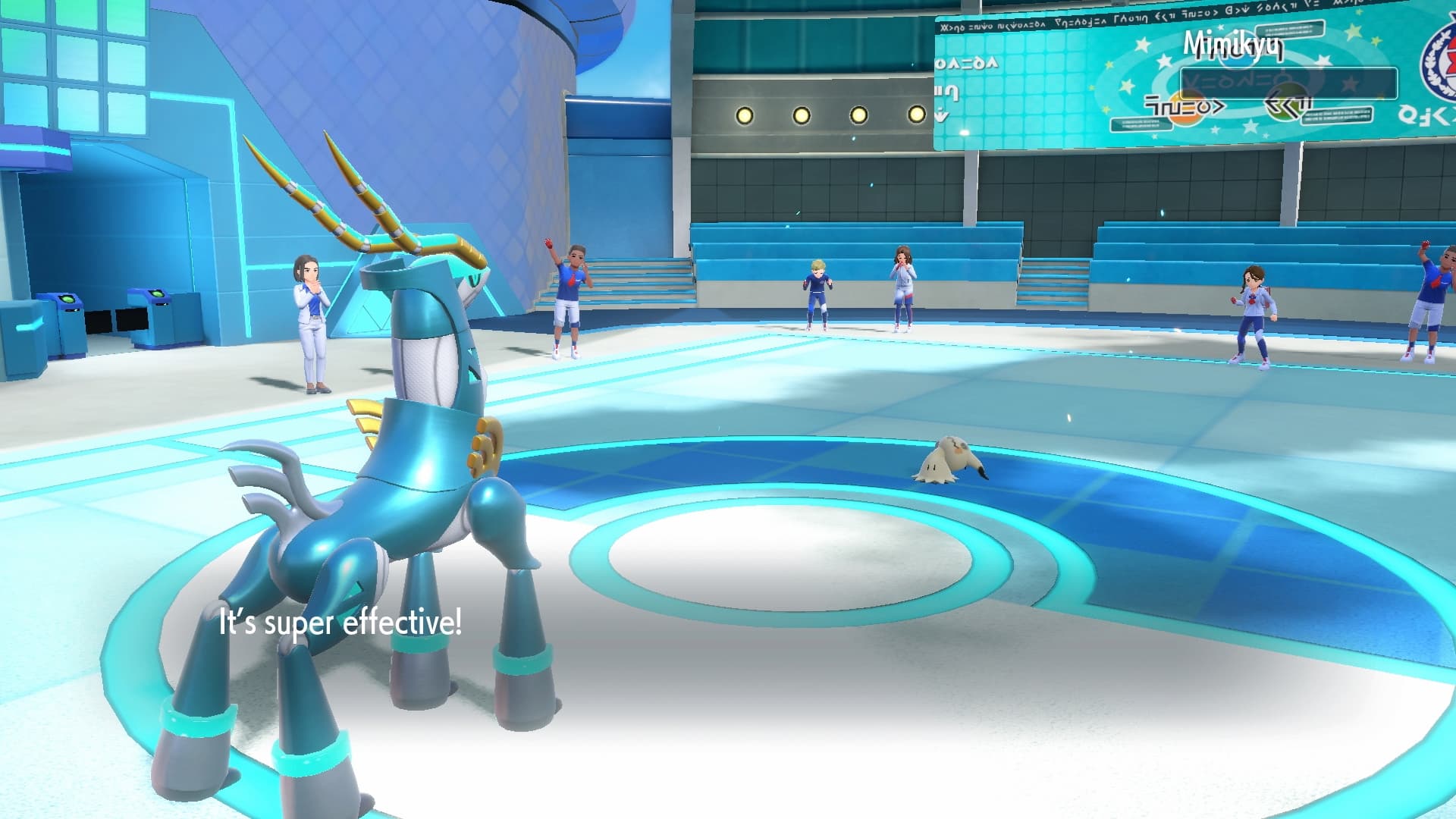This screenshot has width=1456, height=819.
Task: Tap the scanner on the second entry gate
Action: (x=156, y=293)
